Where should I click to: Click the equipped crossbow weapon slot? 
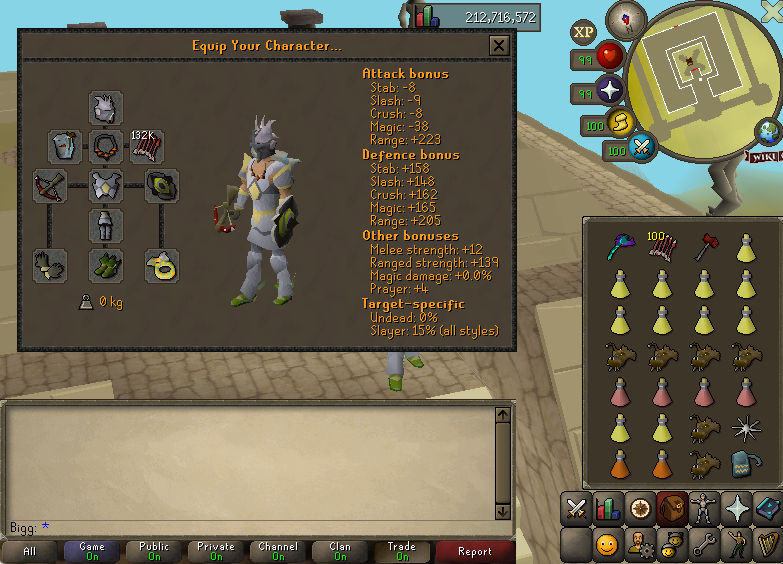[x=49, y=186]
